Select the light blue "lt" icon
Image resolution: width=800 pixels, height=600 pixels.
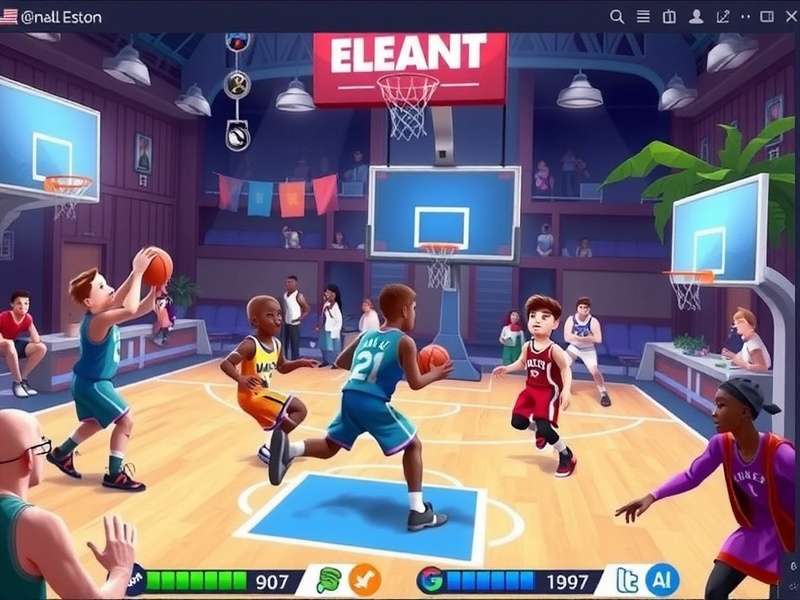coord(629,579)
